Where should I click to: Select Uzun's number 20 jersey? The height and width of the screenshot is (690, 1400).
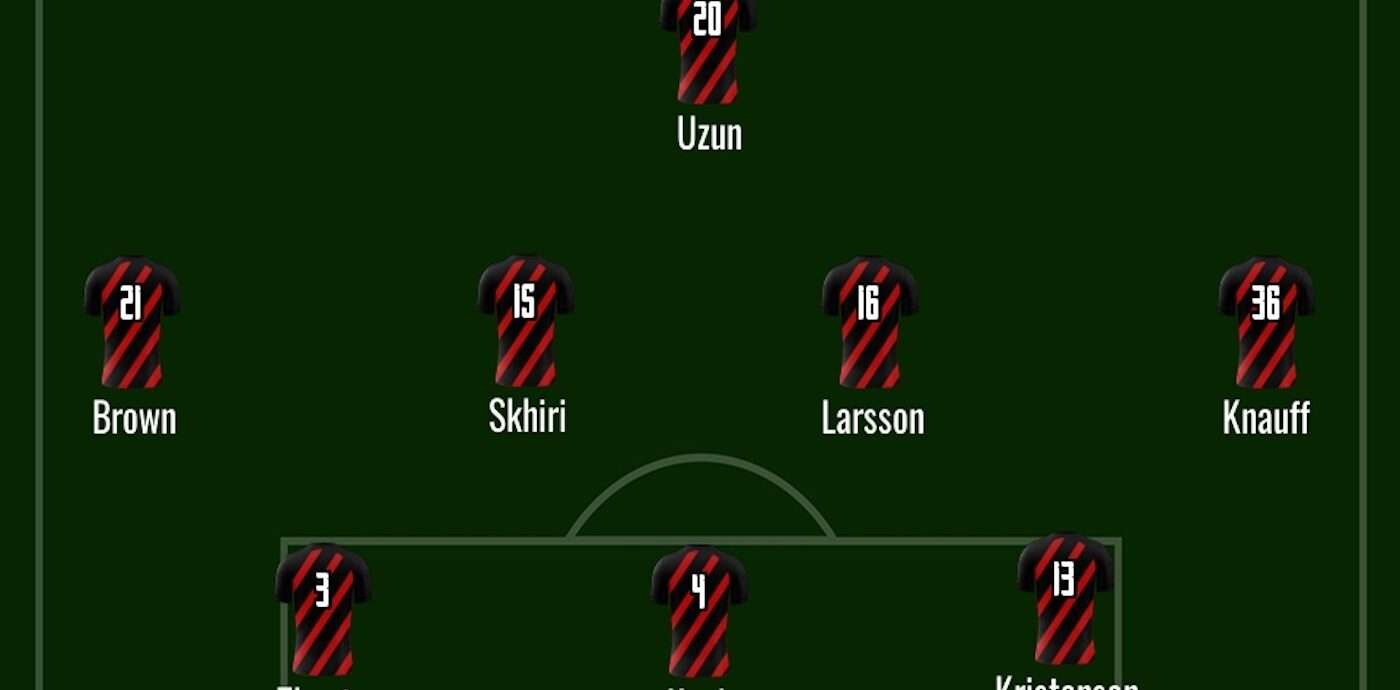(x=708, y=50)
